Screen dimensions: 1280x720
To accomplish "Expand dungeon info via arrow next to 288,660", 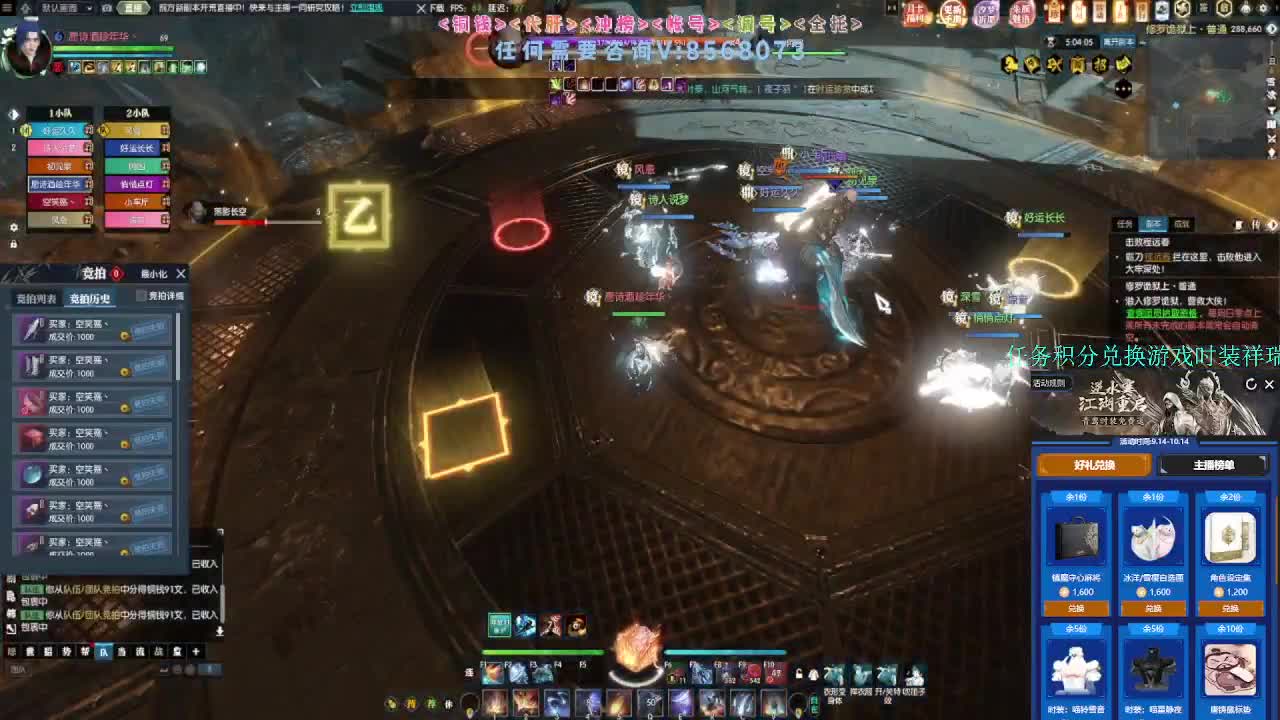I will (1271, 29).
